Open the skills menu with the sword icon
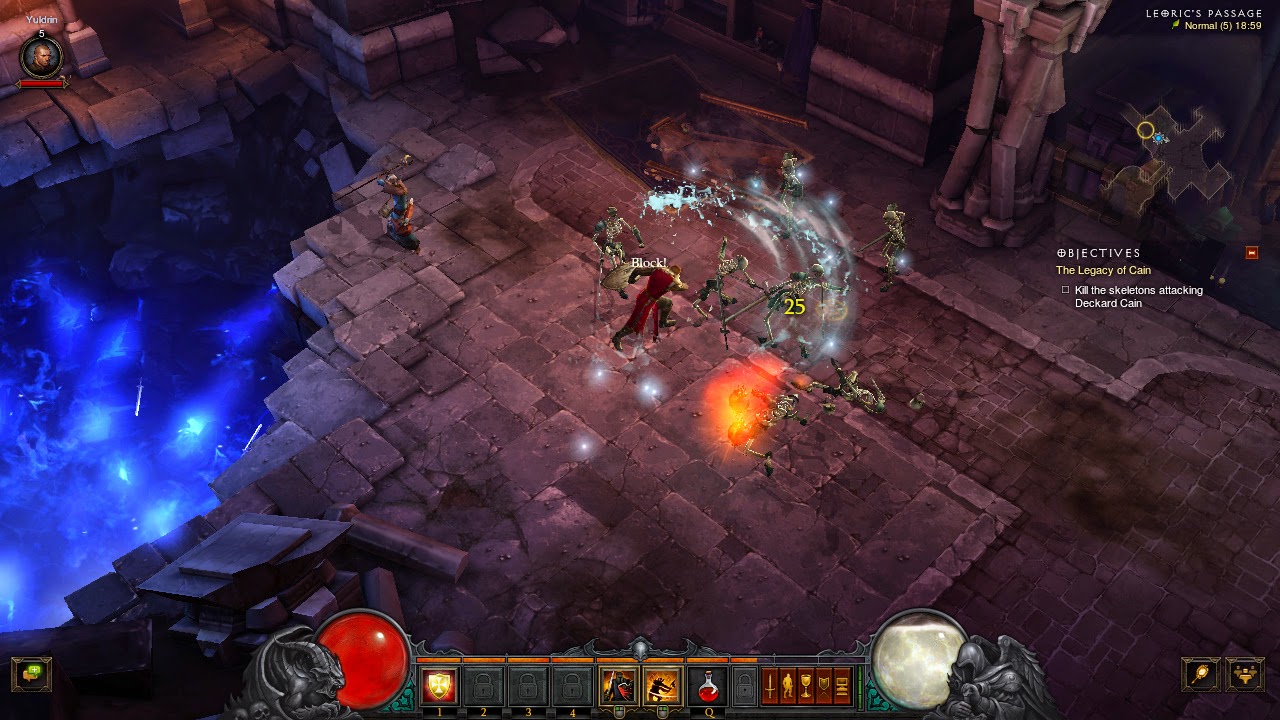The height and width of the screenshot is (720, 1280). [x=771, y=686]
